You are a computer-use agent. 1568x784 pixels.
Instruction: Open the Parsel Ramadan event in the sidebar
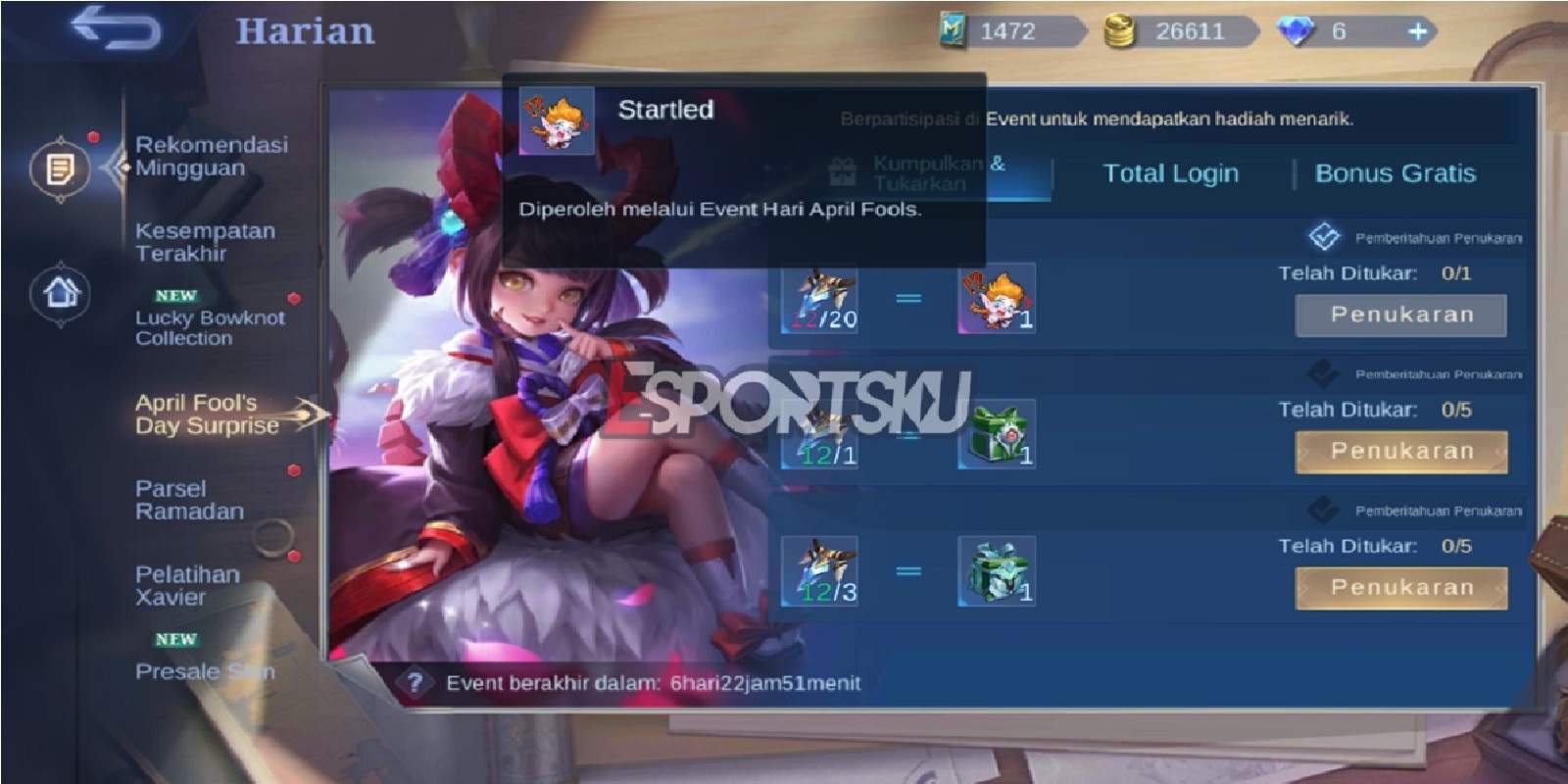pos(187,500)
